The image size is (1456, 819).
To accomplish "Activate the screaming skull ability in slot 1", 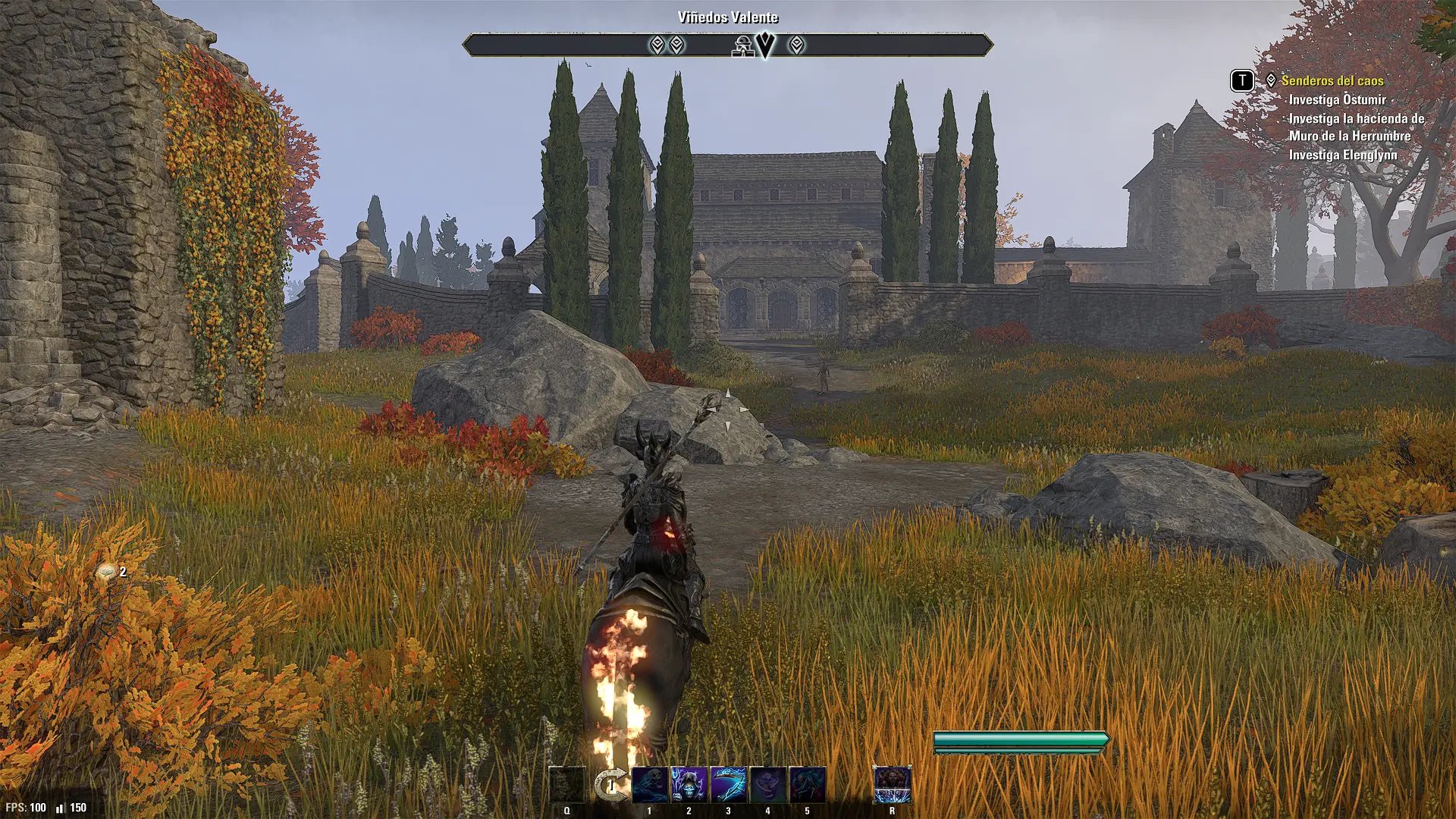I will tap(650, 785).
